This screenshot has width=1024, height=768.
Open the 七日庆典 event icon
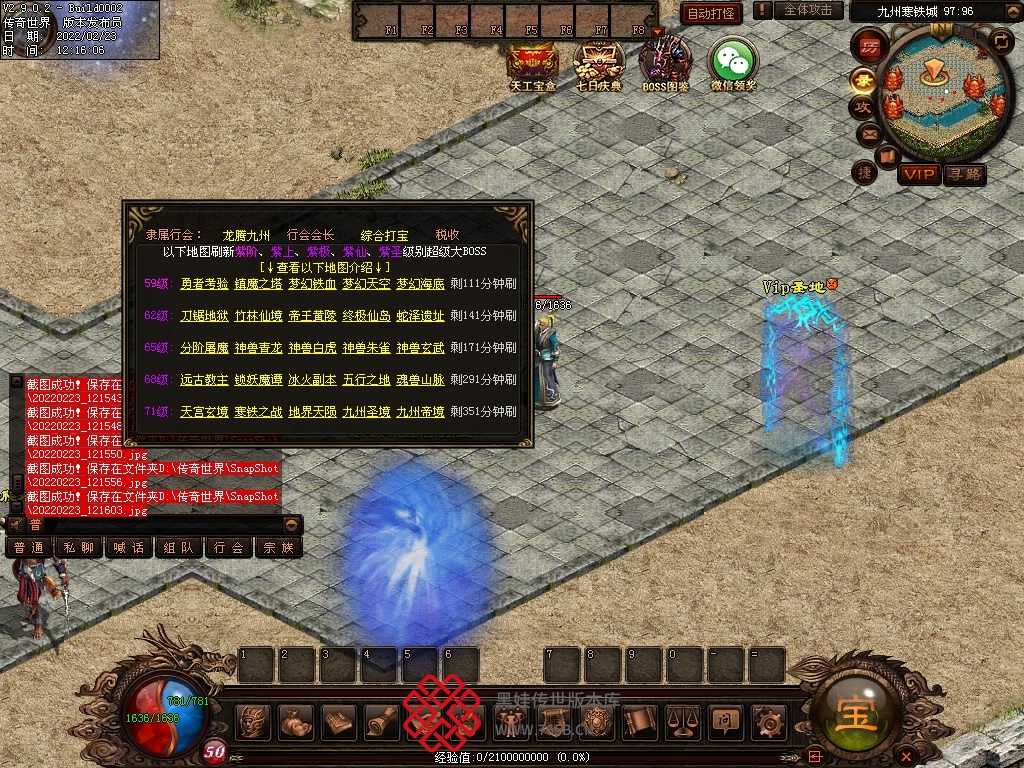599,62
